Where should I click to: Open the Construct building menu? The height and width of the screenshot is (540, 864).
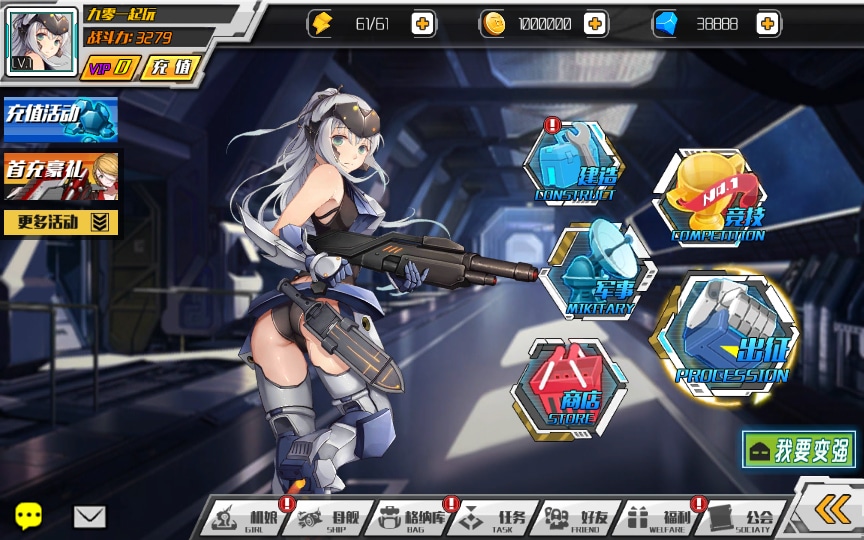point(573,165)
